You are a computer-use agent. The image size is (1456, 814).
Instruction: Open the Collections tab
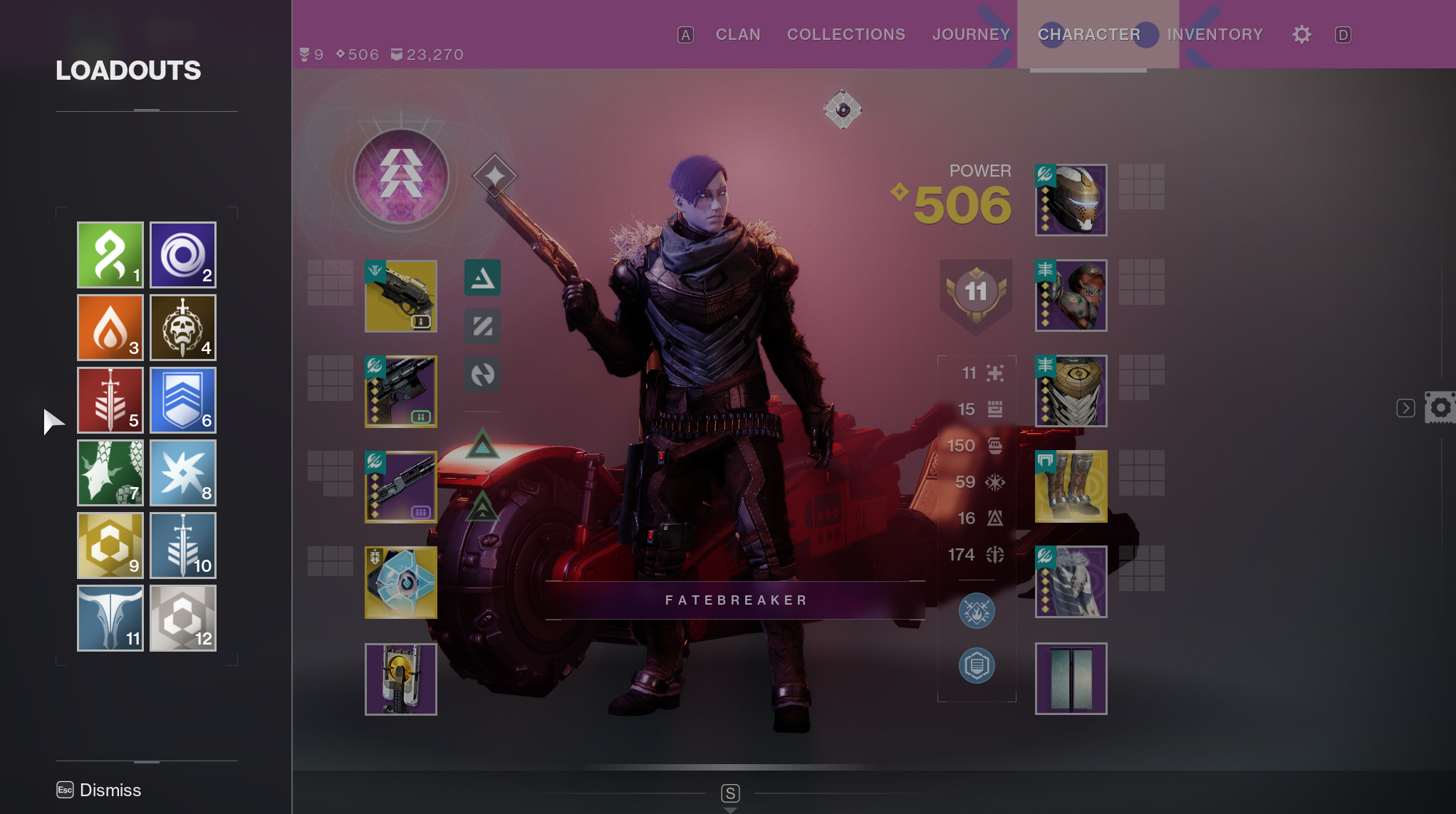click(x=846, y=34)
